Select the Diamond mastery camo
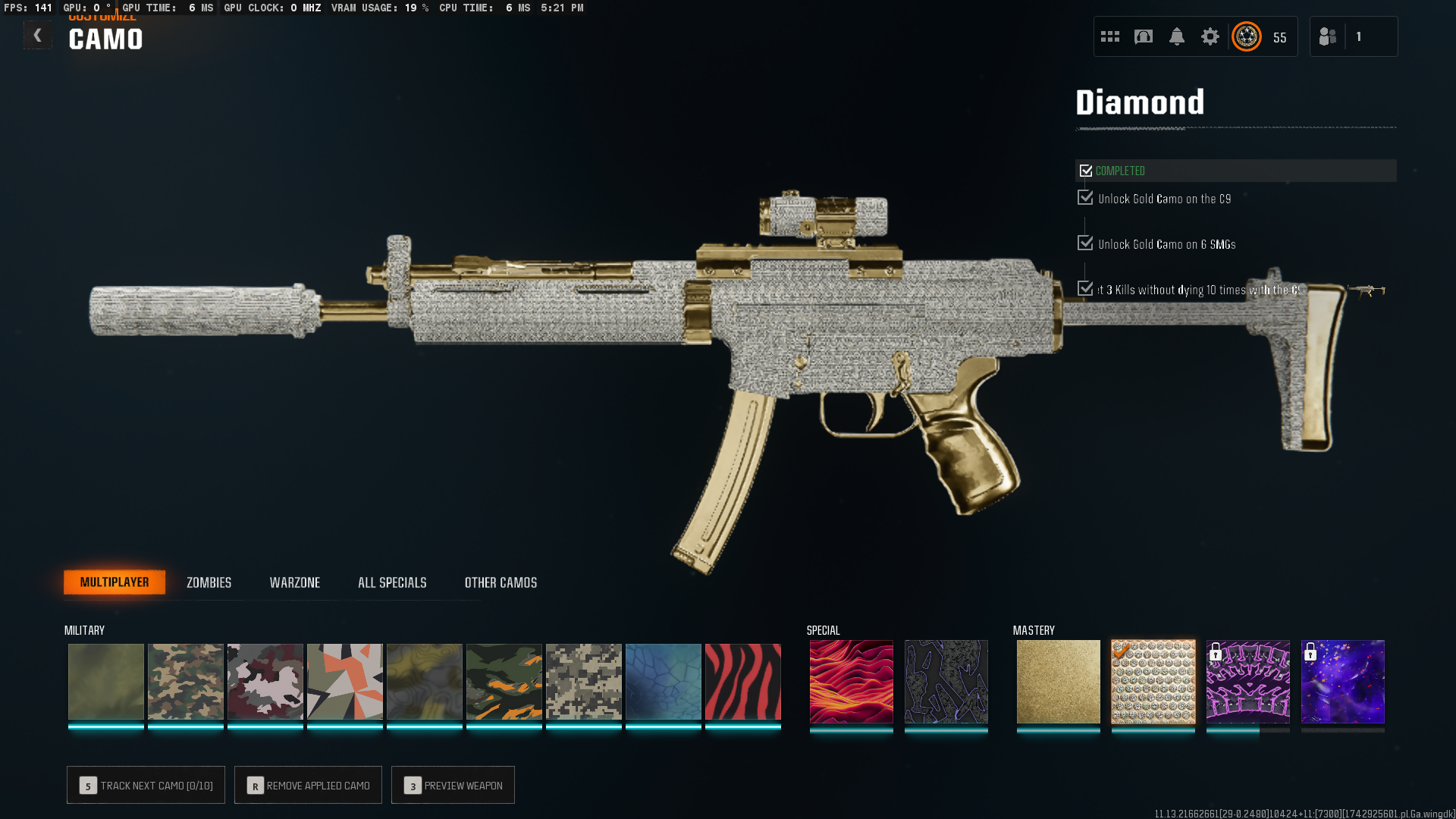Viewport: 1456px width, 819px height. point(1153,682)
